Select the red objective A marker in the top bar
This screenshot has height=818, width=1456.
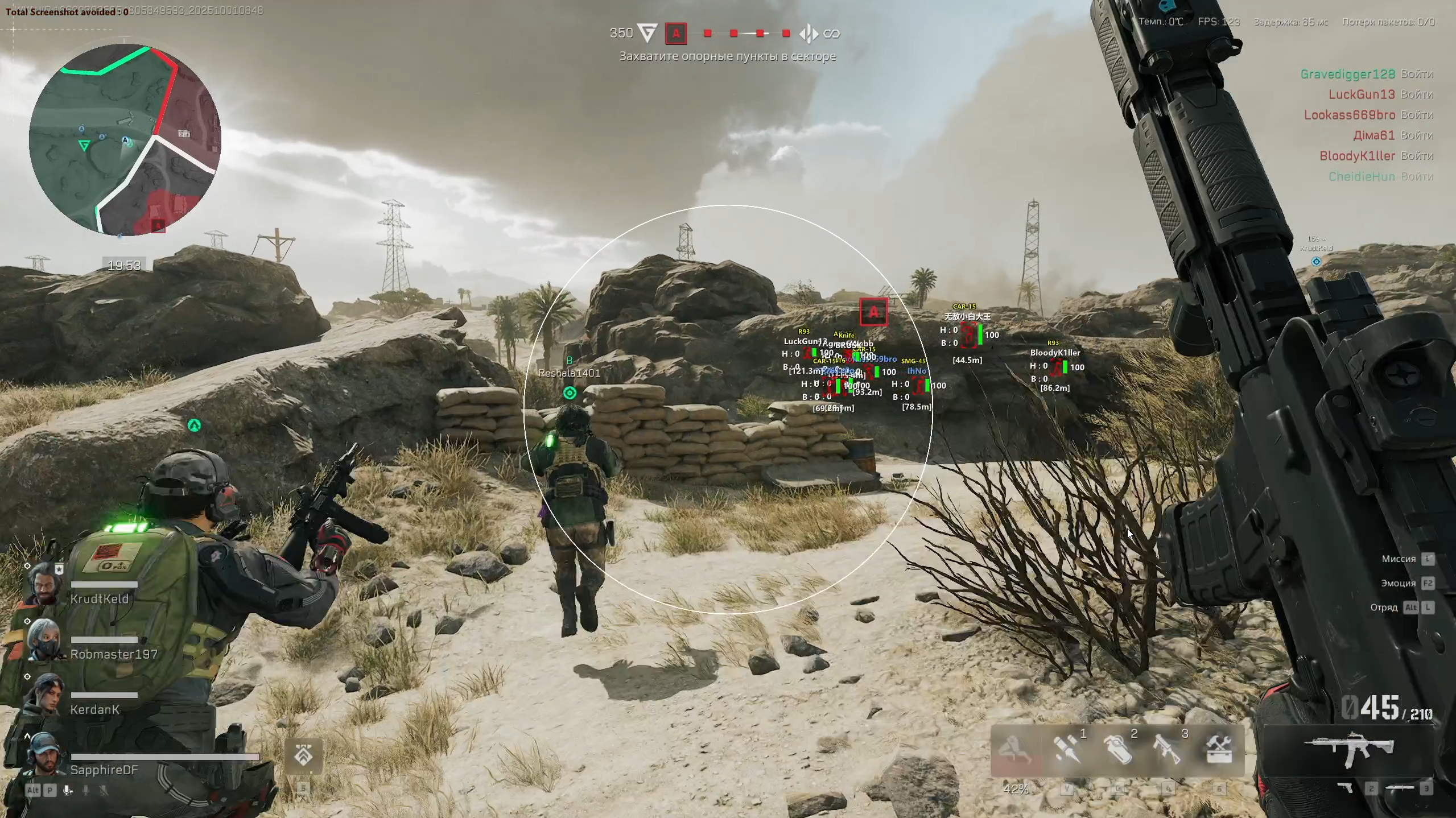click(676, 34)
